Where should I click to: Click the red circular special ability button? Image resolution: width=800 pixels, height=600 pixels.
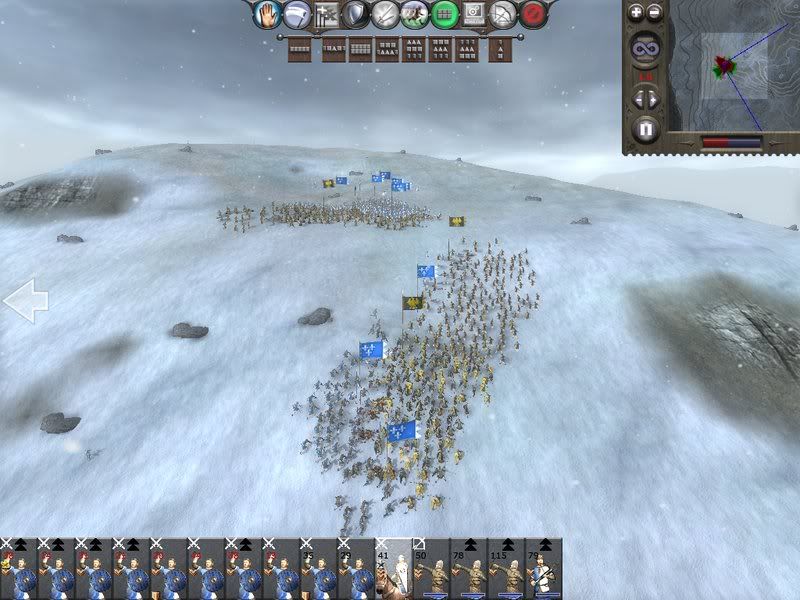pos(535,14)
